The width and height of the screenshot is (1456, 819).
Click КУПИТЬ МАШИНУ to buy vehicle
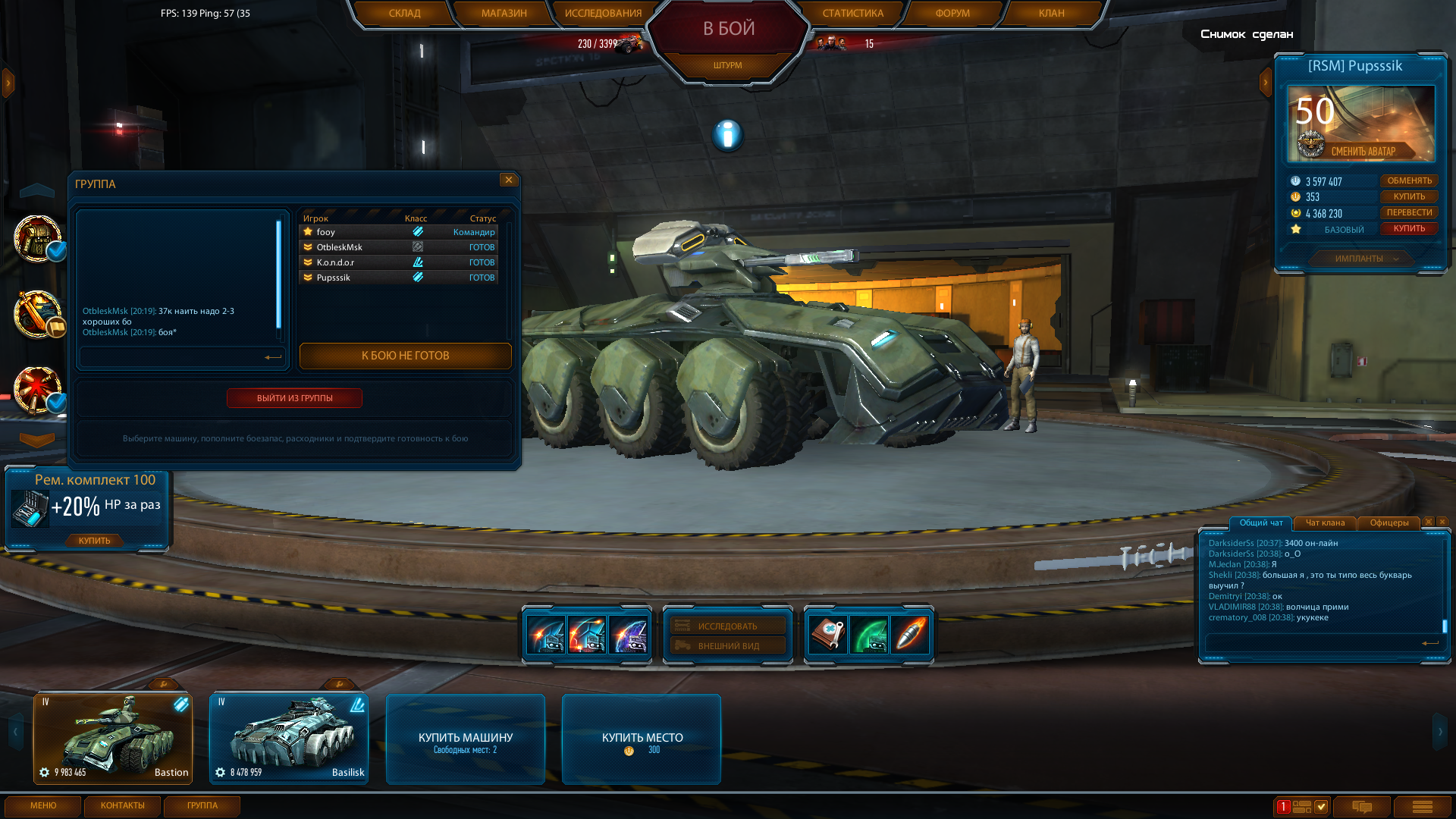466,739
